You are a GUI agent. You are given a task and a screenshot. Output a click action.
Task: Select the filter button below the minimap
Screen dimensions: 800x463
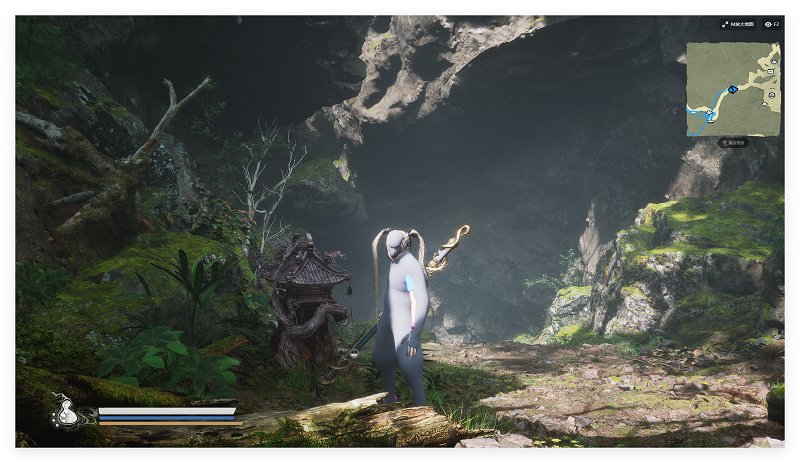[x=733, y=143]
